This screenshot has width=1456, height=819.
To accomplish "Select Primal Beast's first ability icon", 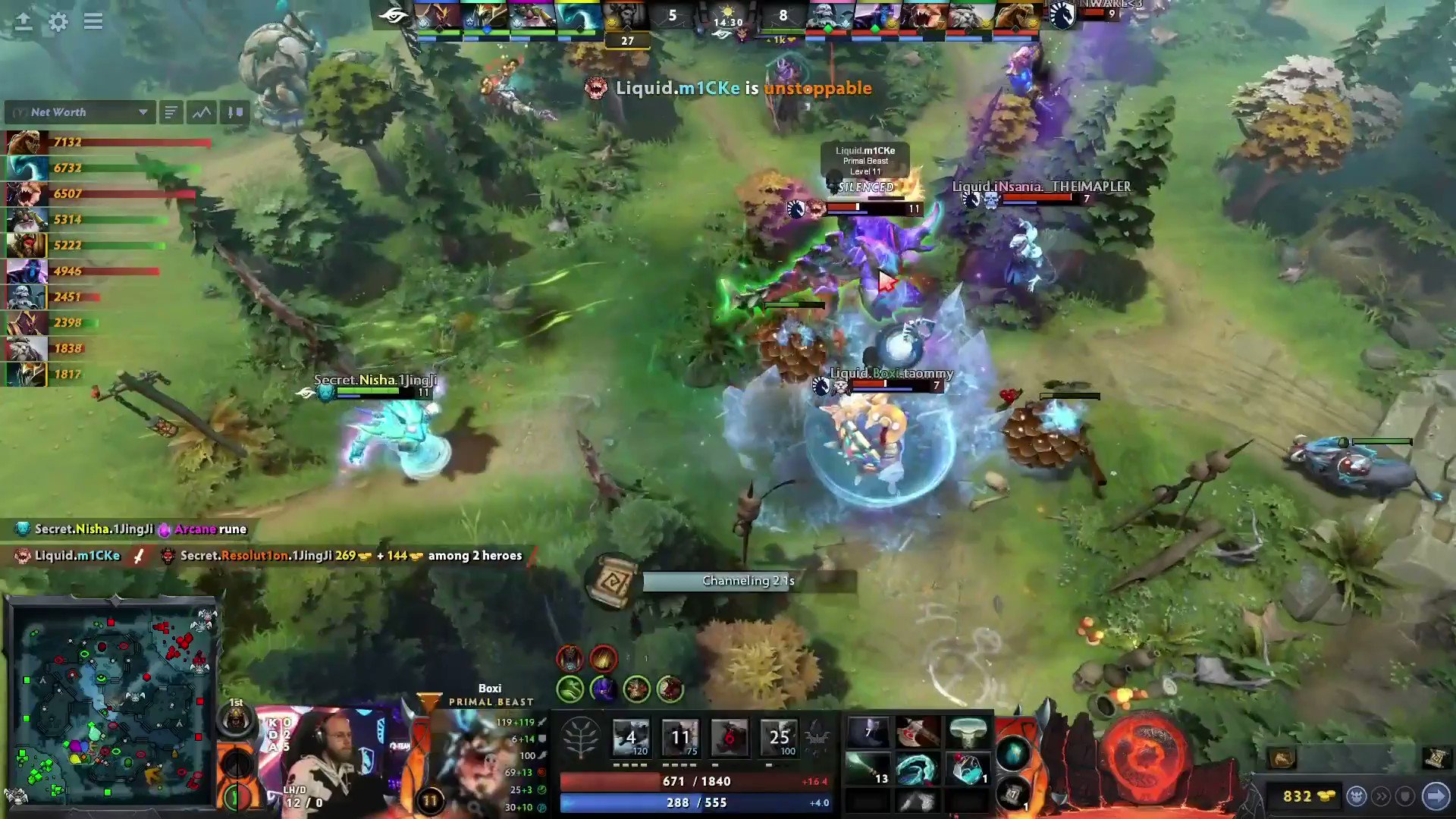I will [632, 736].
